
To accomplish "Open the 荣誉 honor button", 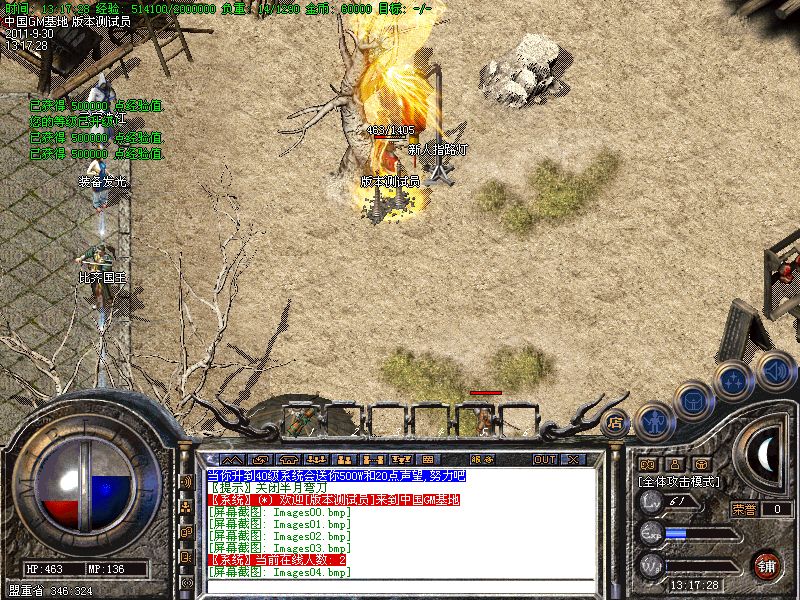I will [744, 509].
